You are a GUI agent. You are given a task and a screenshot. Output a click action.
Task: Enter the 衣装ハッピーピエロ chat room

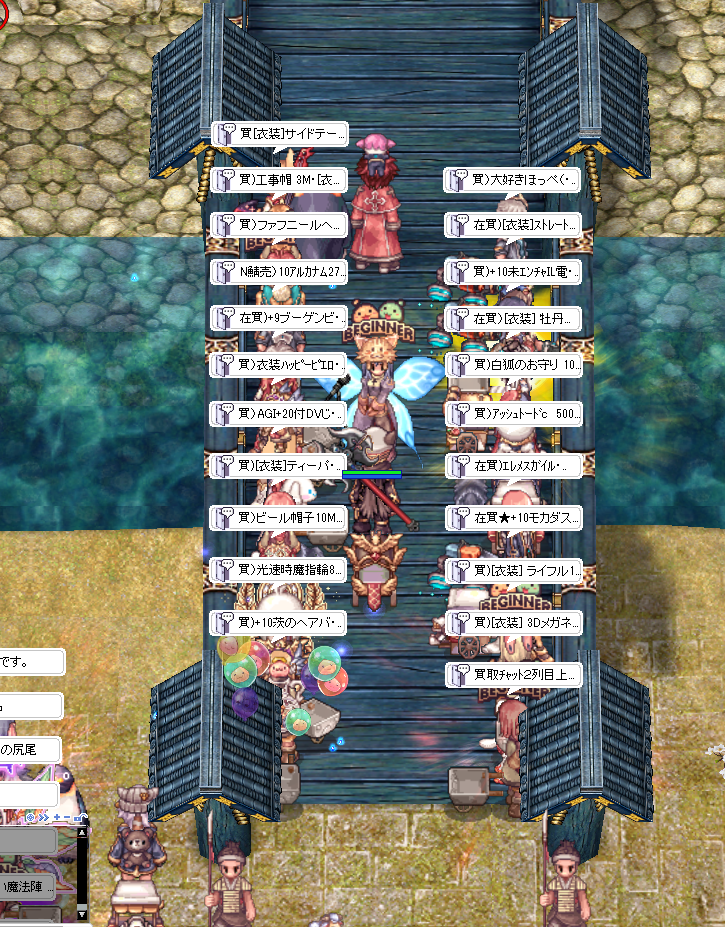(x=279, y=364)
